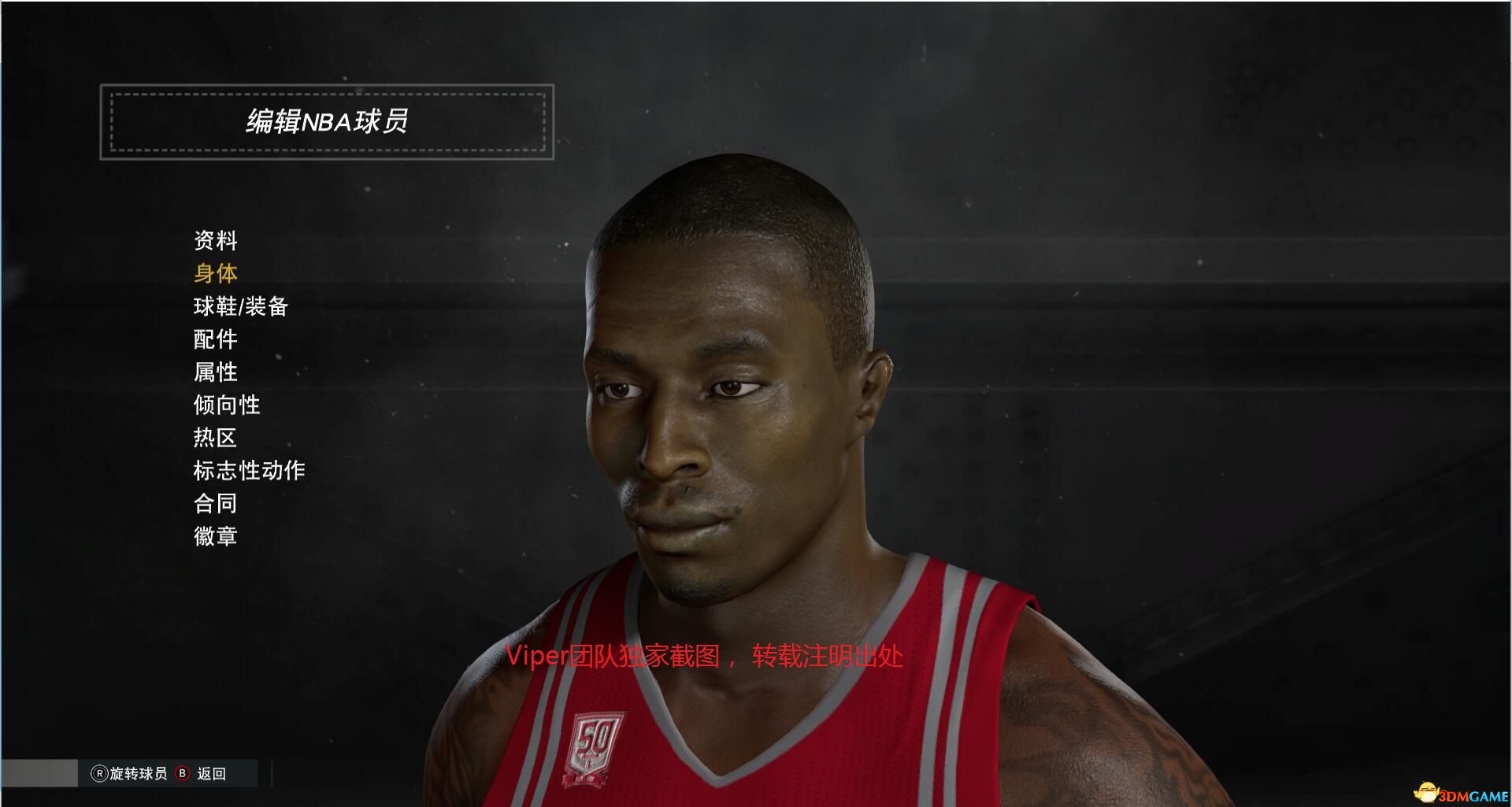Open the 资料 (profile) menu entry

click(215, 240)
